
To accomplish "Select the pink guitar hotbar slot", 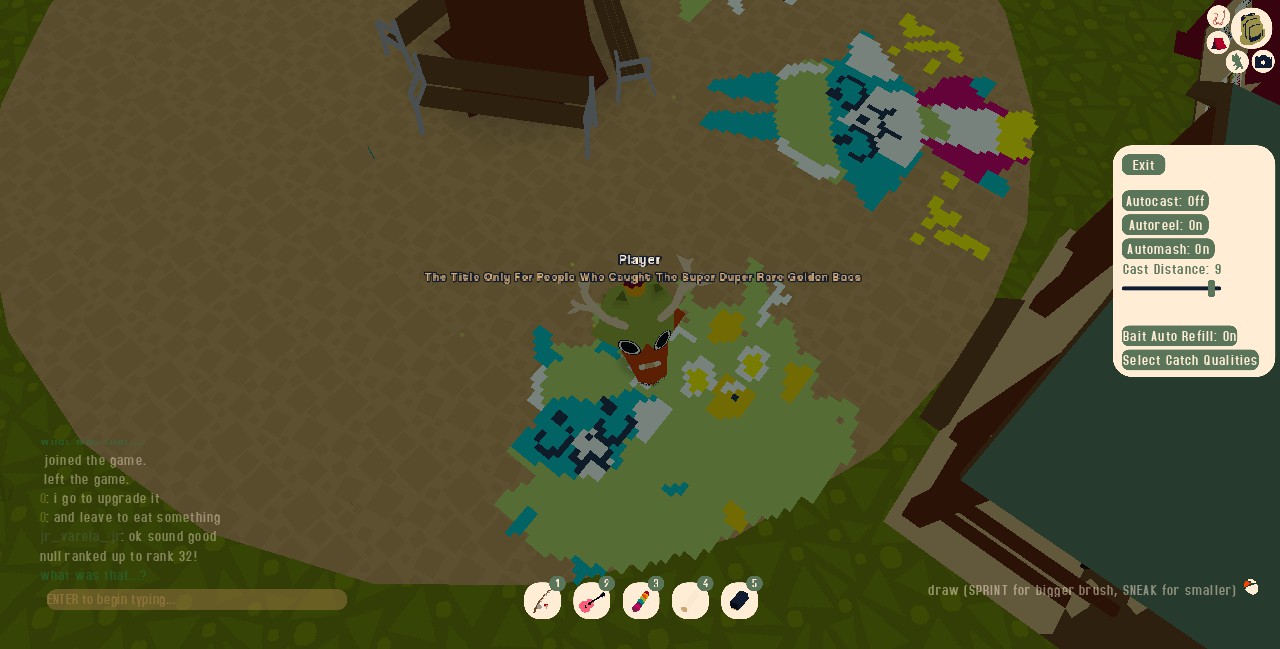I will (591, 601).
